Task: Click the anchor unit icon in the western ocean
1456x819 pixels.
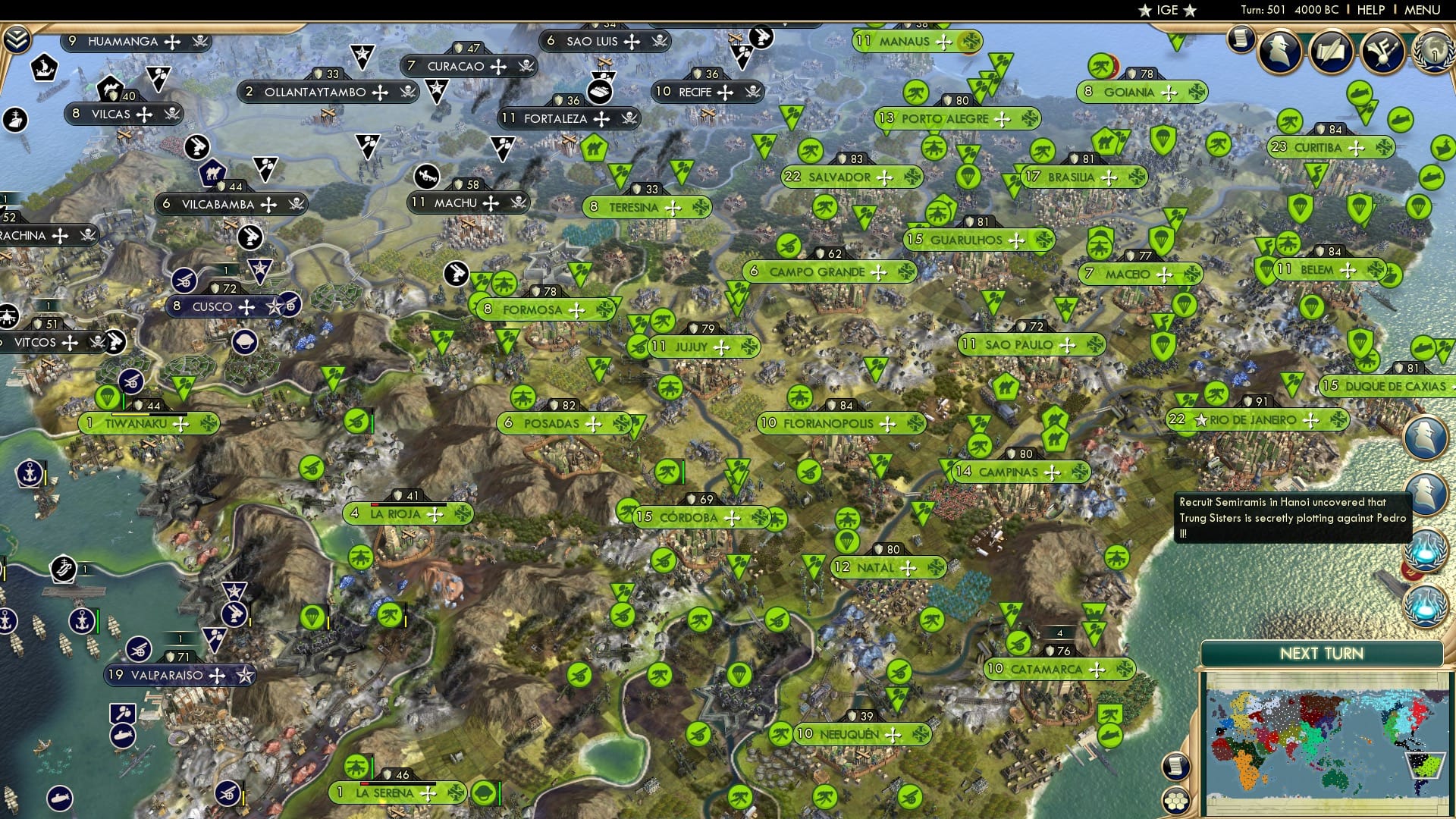Action: (x=30, y=472)
